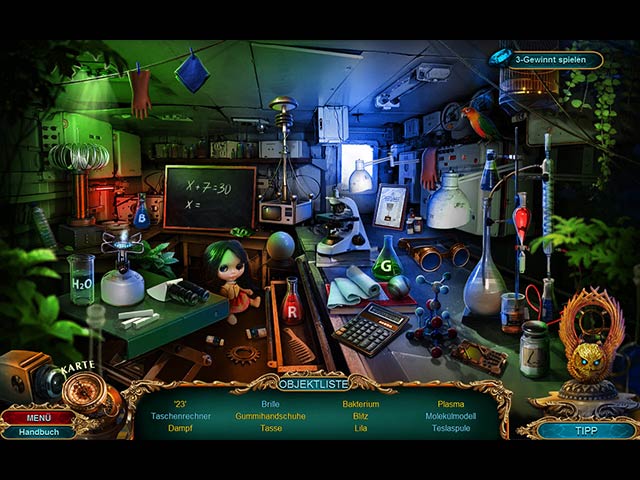Click the Dampf list entry
Viewport: 640px width, 480px height.
[183, 427]
